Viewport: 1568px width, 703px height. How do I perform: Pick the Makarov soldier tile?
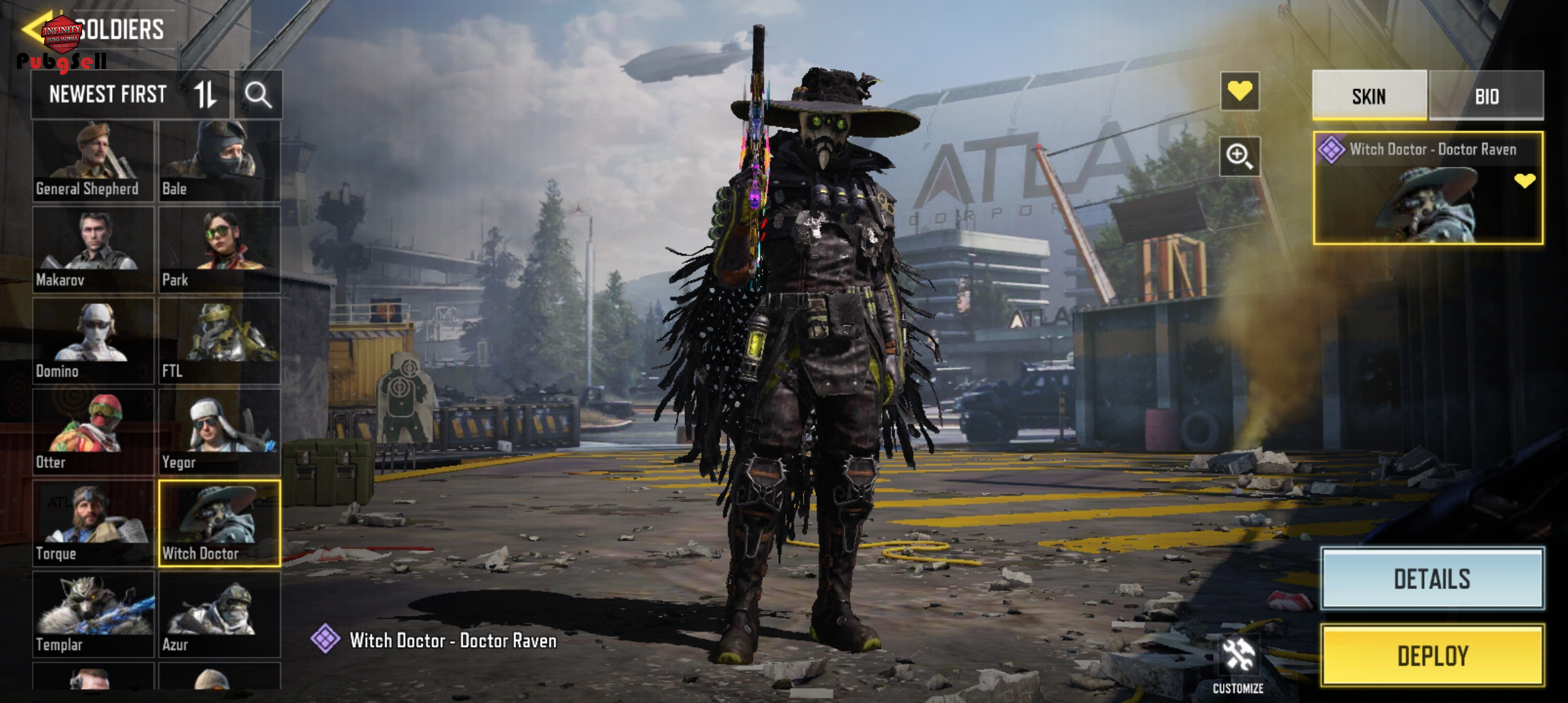[x=93, y=250]
